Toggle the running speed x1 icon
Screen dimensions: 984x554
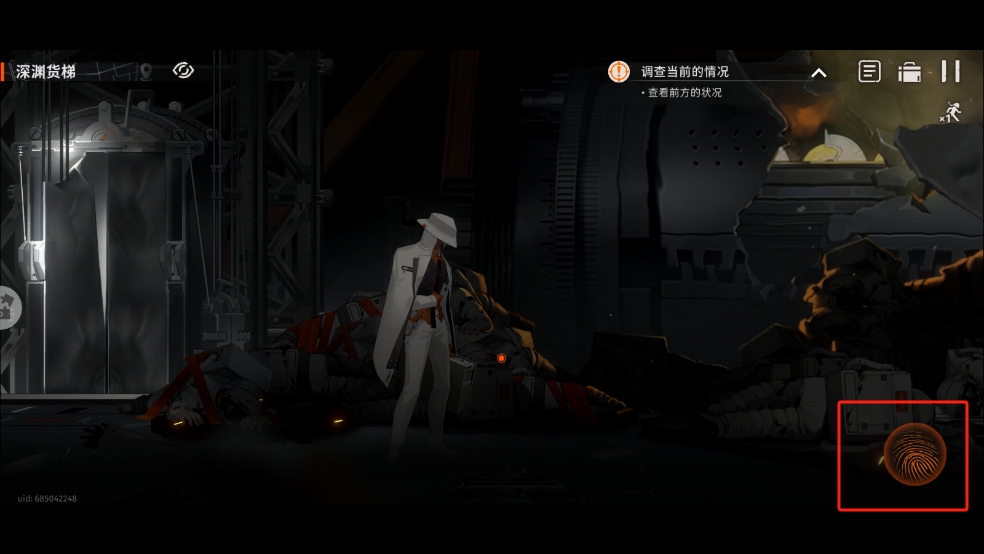click(950, 113)
